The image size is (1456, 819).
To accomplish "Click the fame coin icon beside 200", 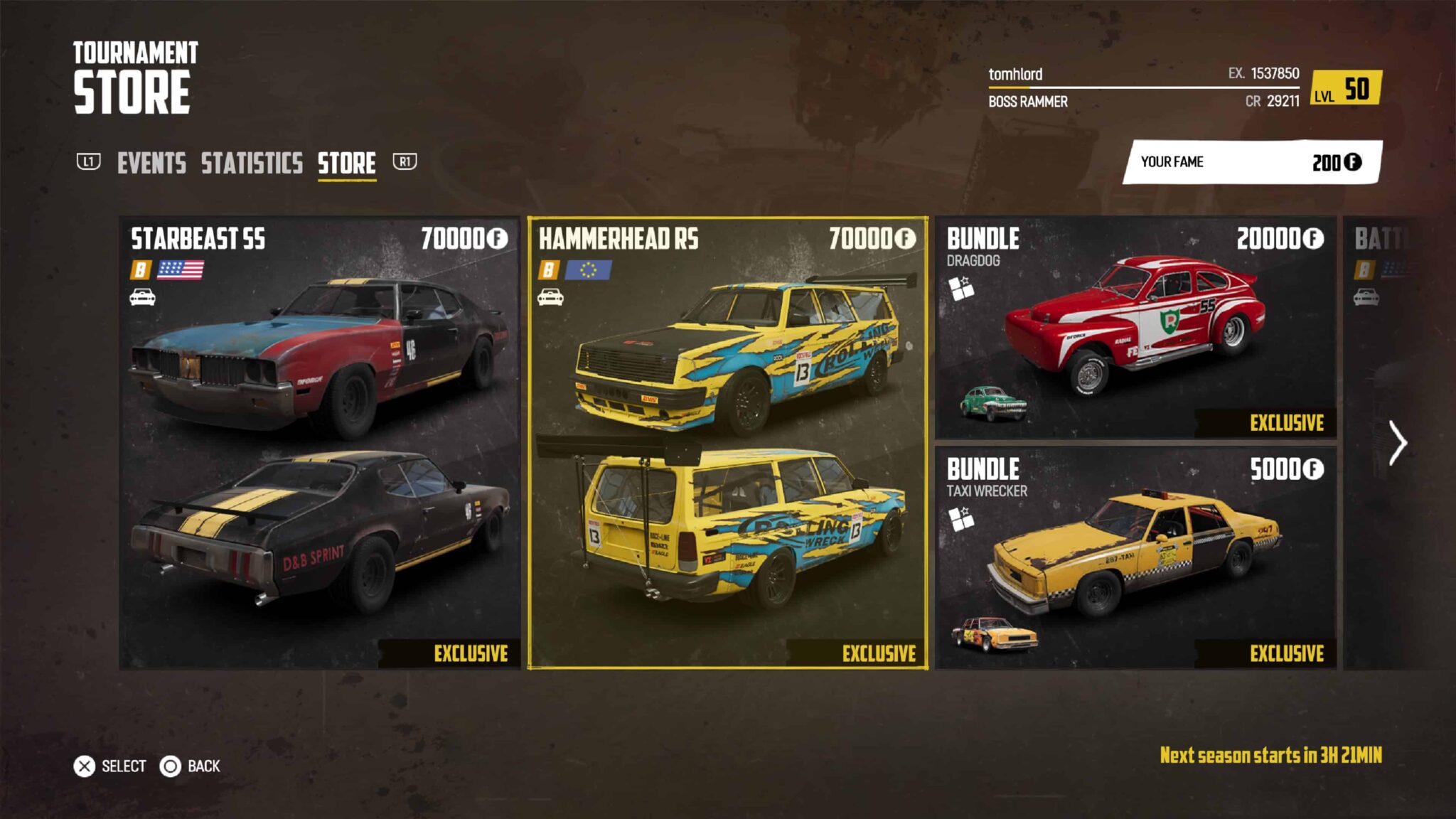I will tap(1354, 162).
